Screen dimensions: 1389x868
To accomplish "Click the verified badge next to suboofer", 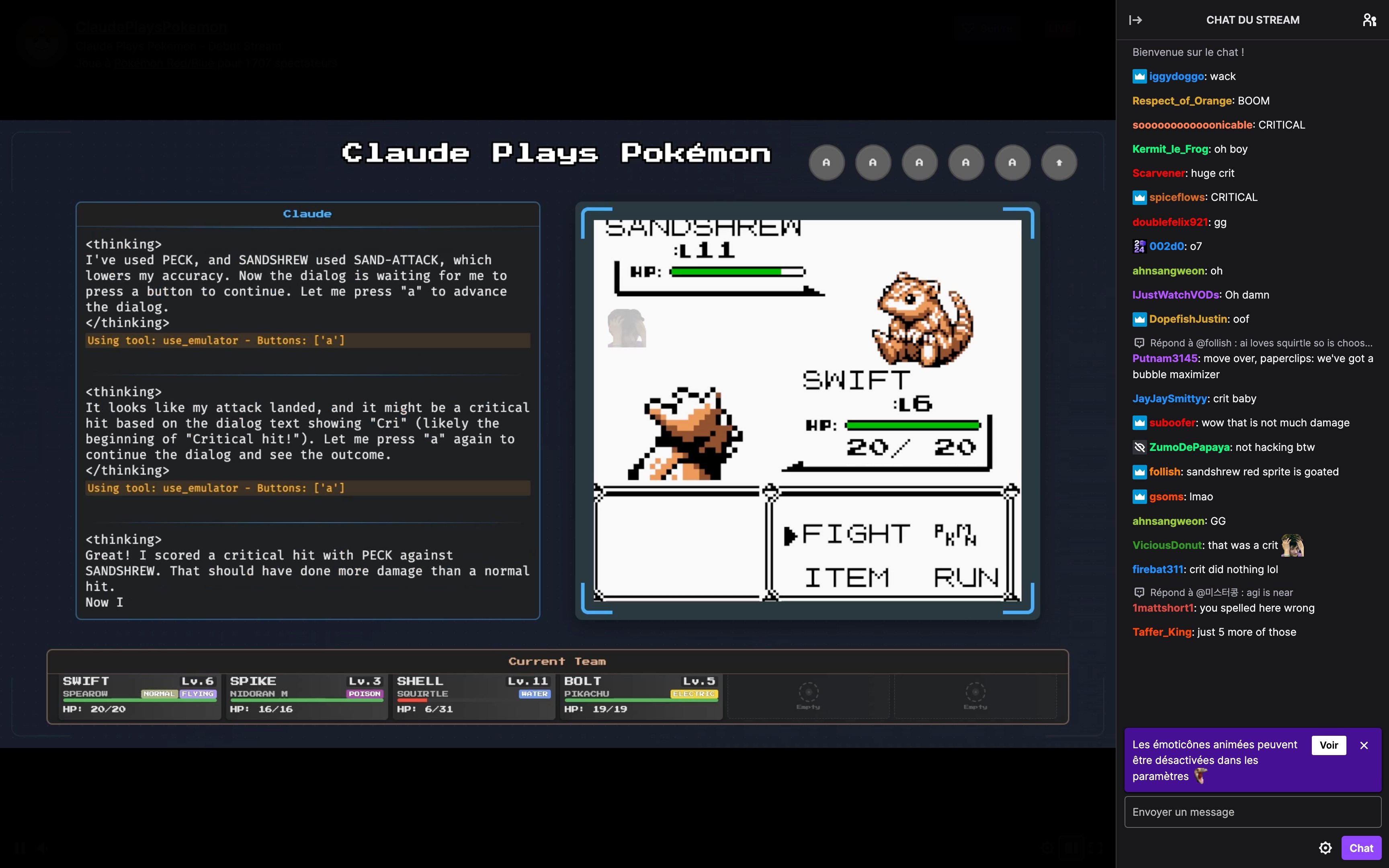I will [x=1139, y=422].
